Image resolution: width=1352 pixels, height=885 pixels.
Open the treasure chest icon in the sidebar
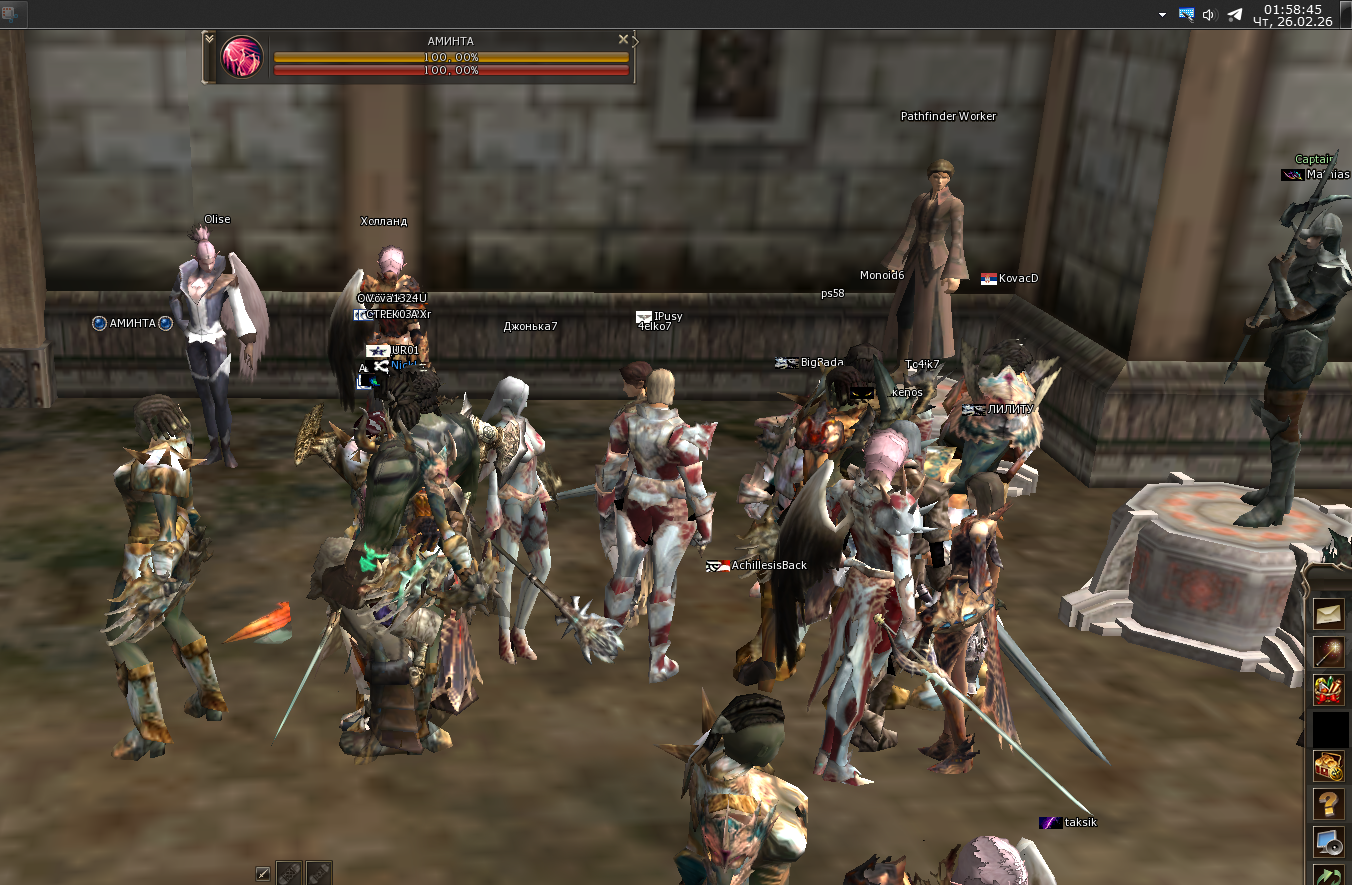1329,765
